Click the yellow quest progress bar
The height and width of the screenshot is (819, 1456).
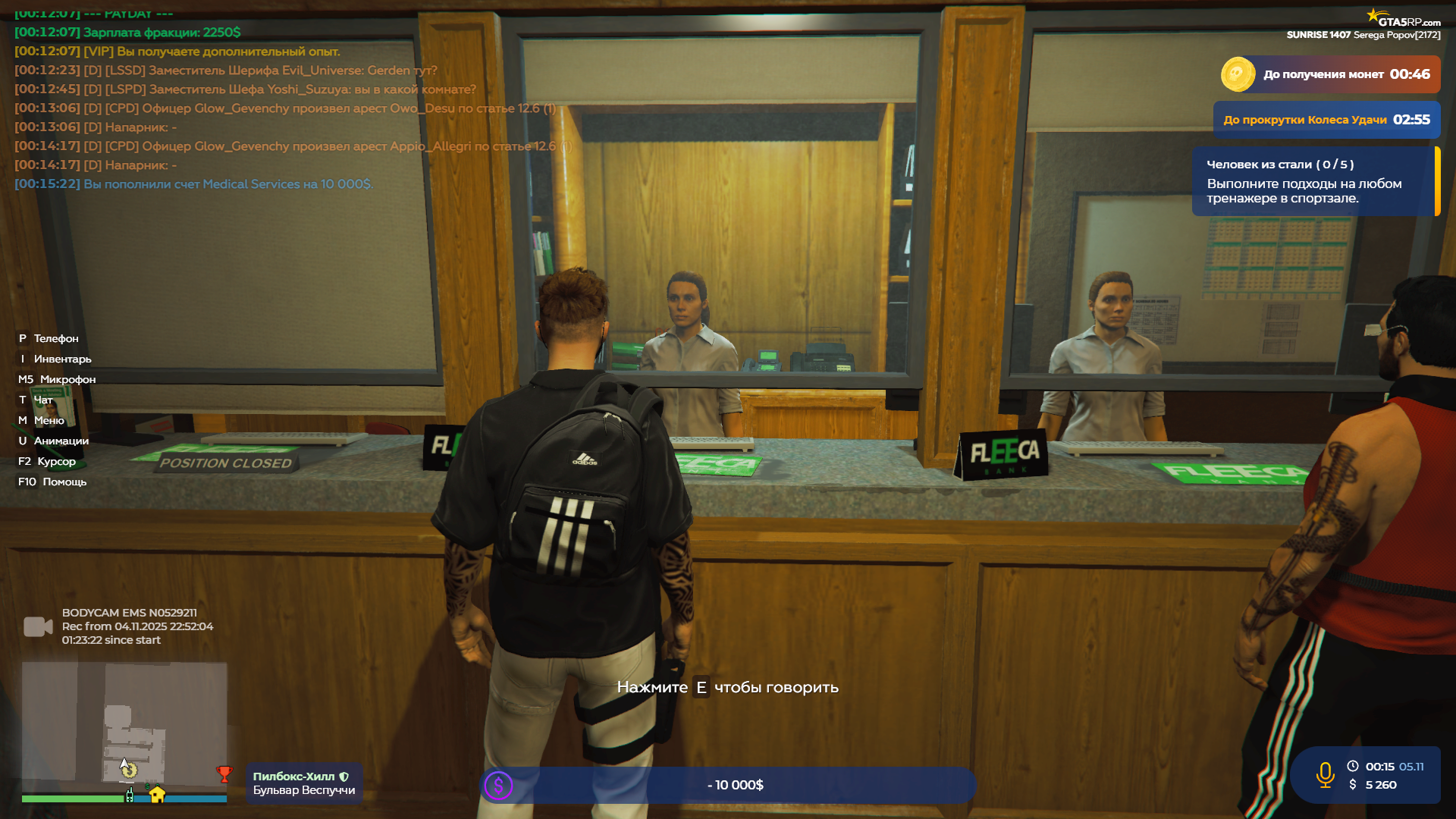pos(1438,181)
